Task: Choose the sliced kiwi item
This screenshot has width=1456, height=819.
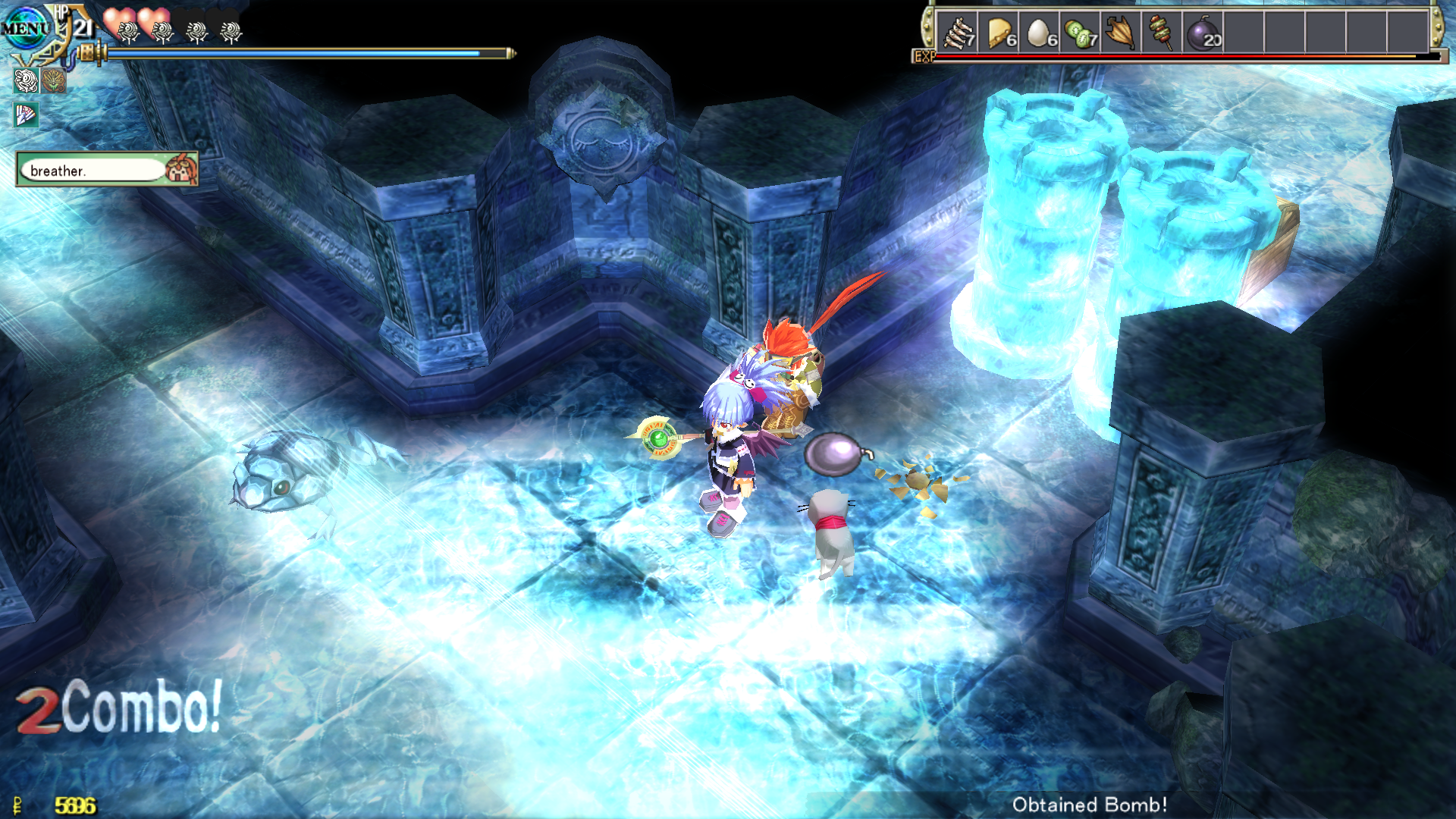Action: 1081,33
